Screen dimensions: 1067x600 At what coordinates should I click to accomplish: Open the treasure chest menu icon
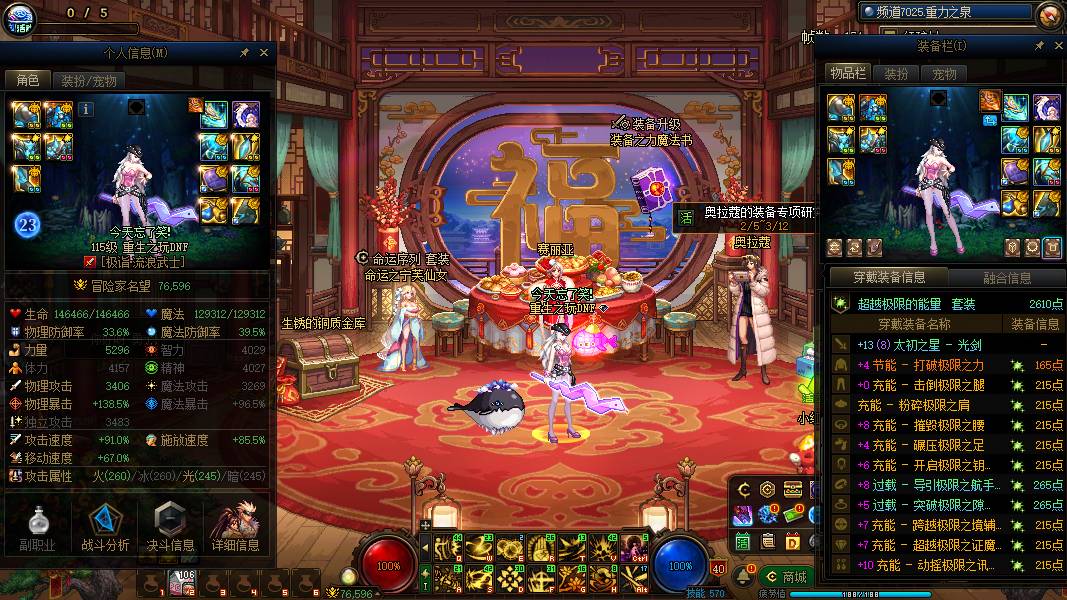click(793, 489)
